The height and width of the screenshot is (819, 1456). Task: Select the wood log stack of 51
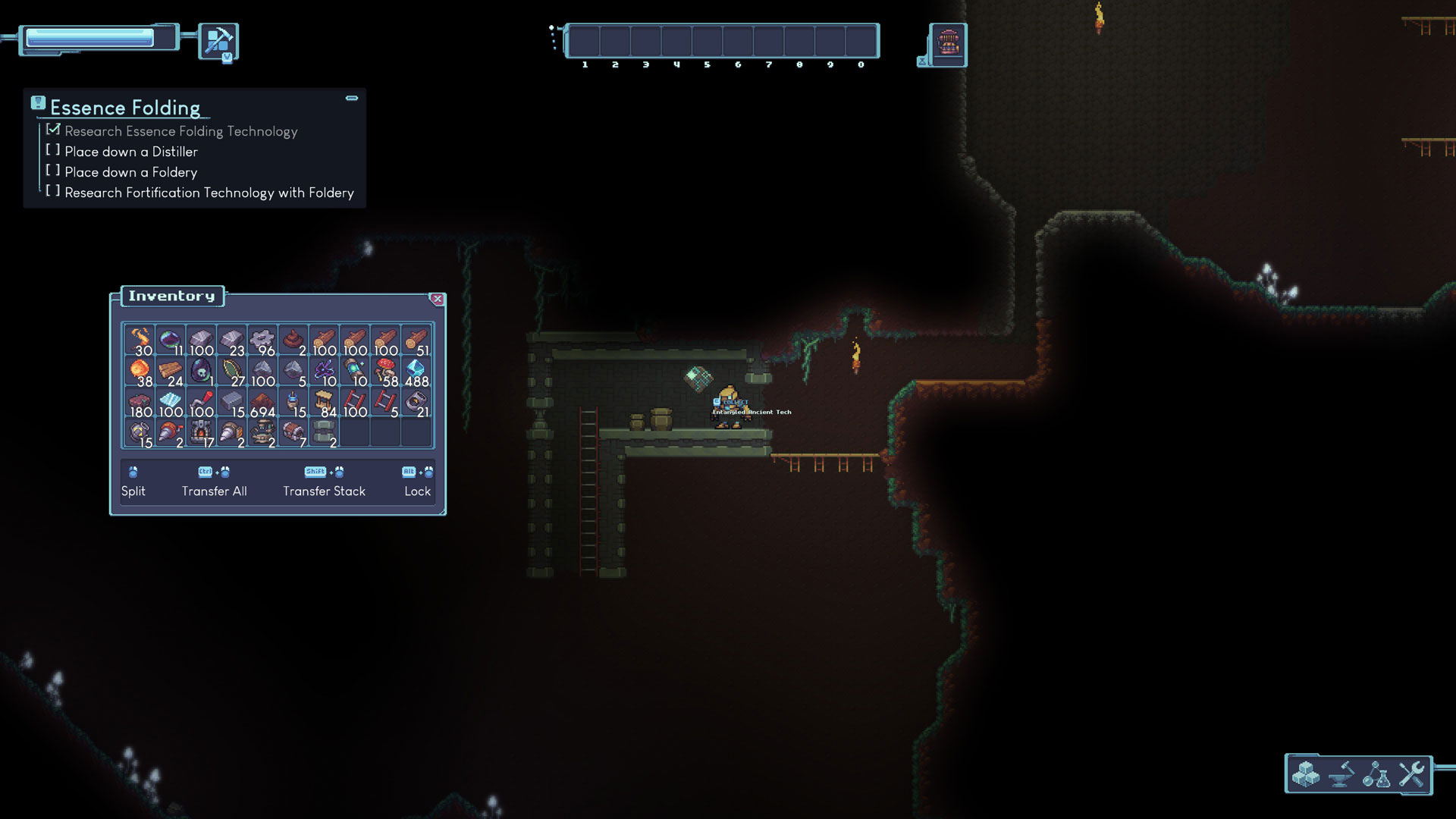[x=416, y=340]
